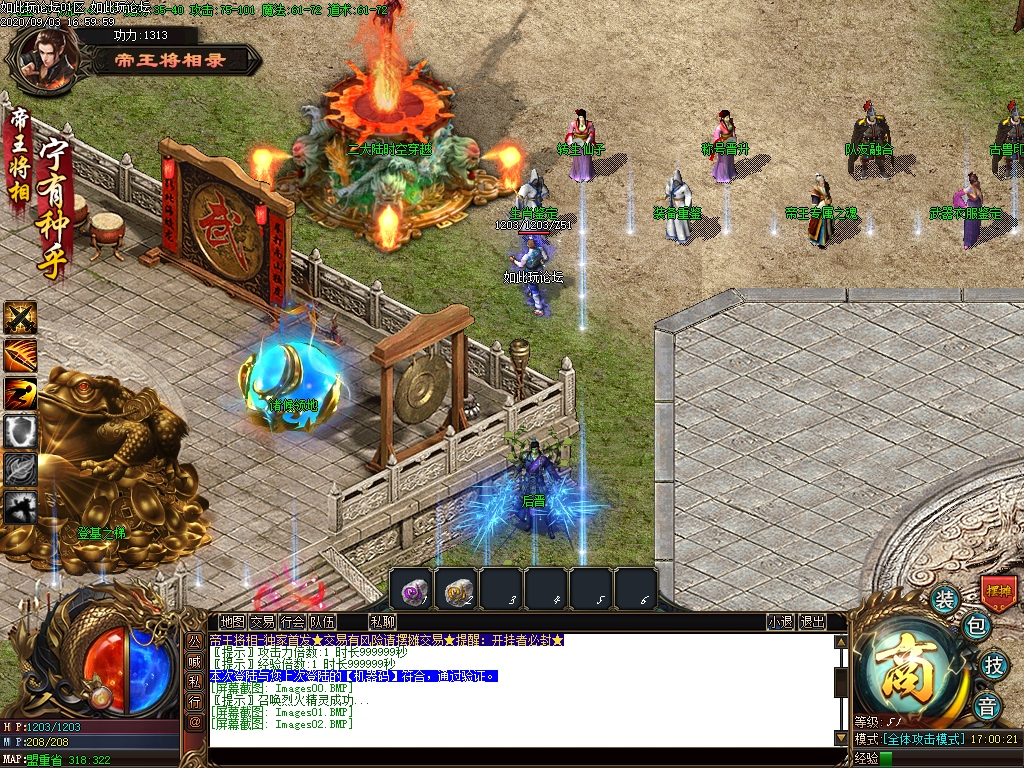Open the 行会 guild panel
This screenshot has height=768, width=1024.
[293, 622]
